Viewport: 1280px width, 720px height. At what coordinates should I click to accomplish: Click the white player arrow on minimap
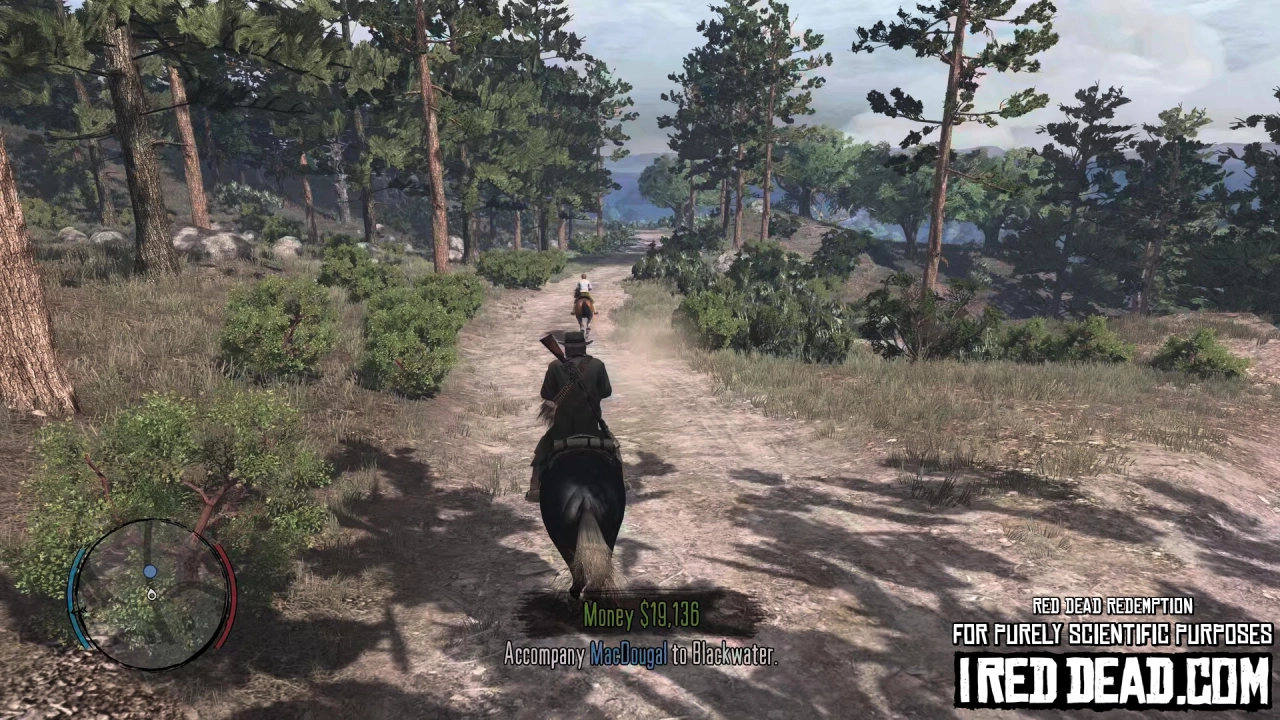(151, 595)
